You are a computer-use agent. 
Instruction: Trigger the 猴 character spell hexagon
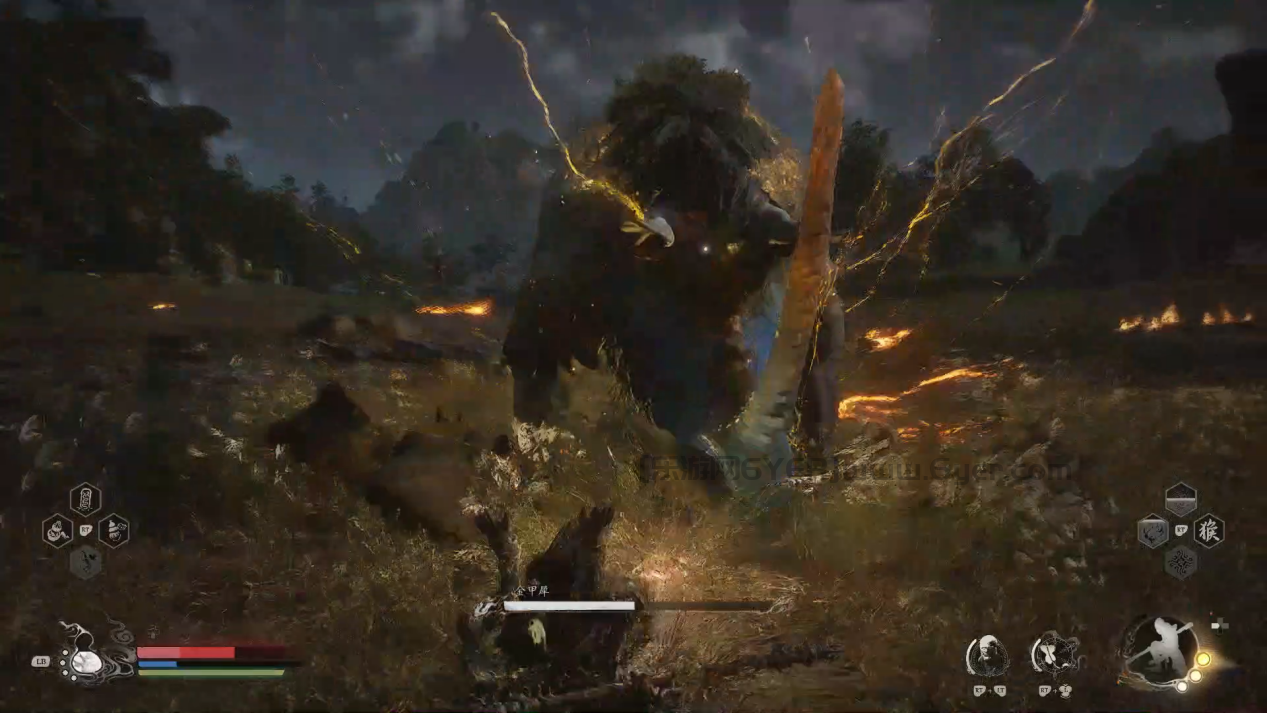point(1209,530)
